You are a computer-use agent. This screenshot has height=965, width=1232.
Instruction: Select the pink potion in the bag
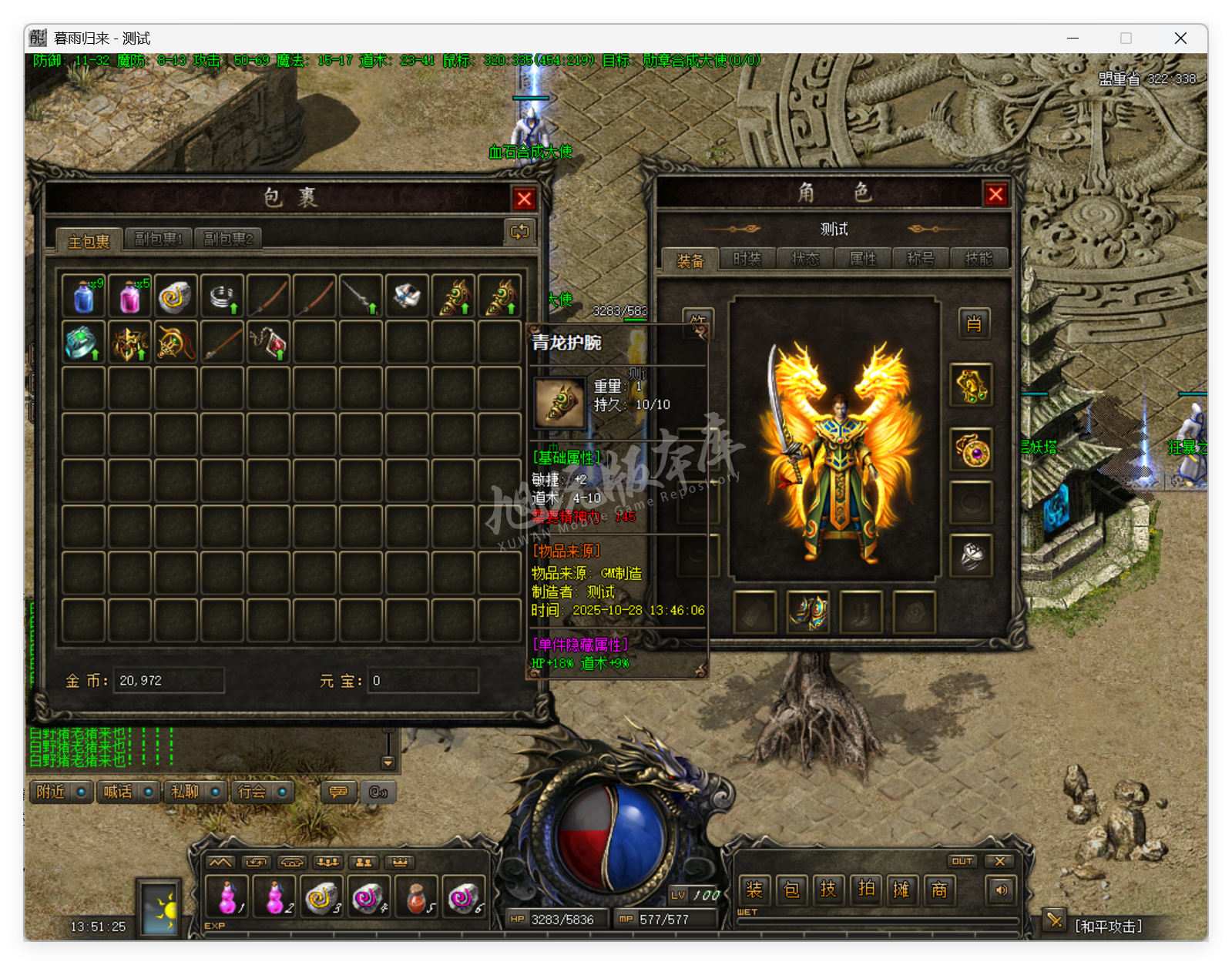pos(129,297)
